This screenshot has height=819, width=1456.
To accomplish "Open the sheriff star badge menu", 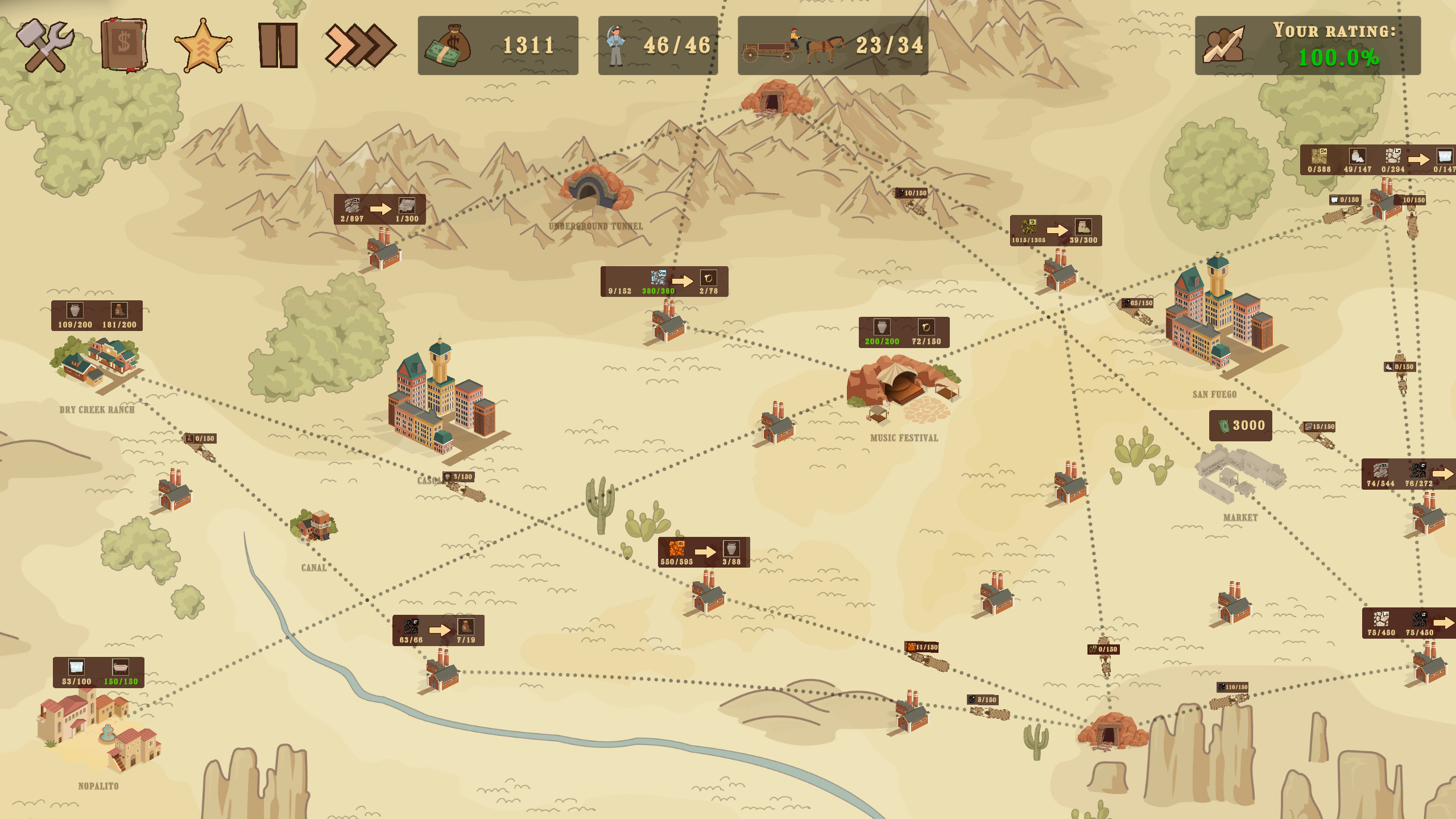I will coord(202,45).
